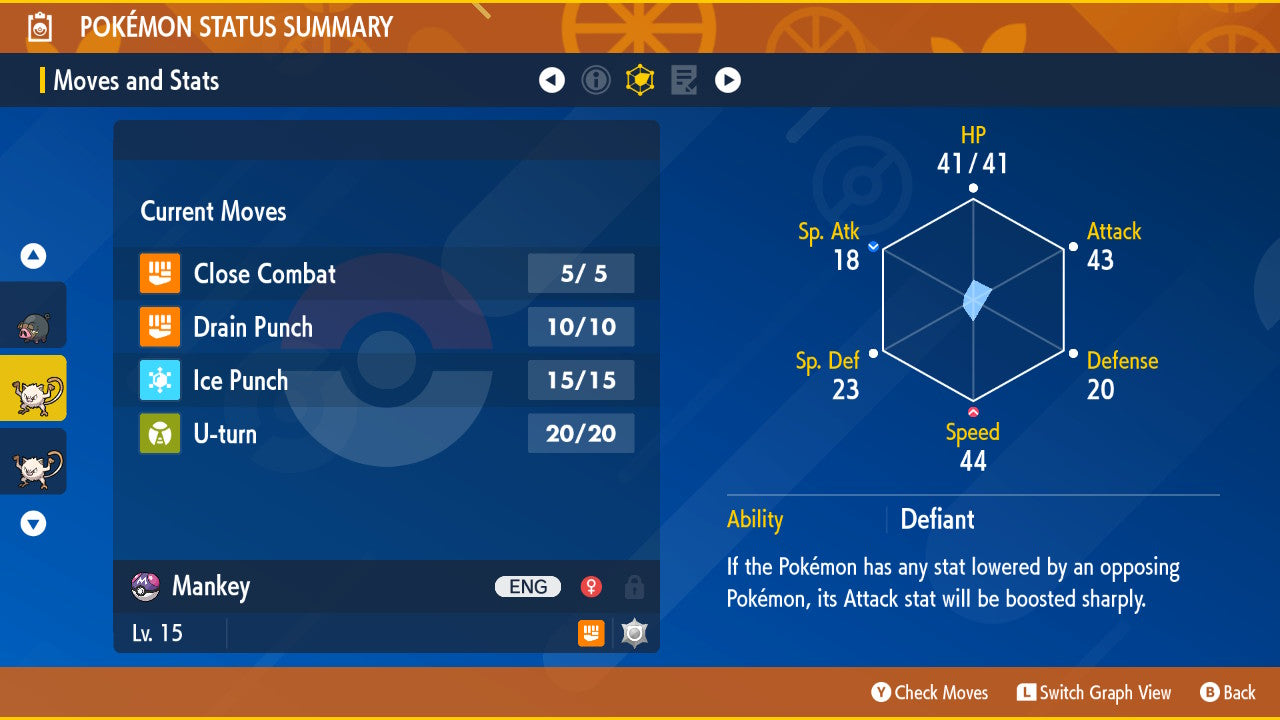This screenshot has height=720, width=1280.
Task: Pick the U-turn move entry
Action: 386,433
